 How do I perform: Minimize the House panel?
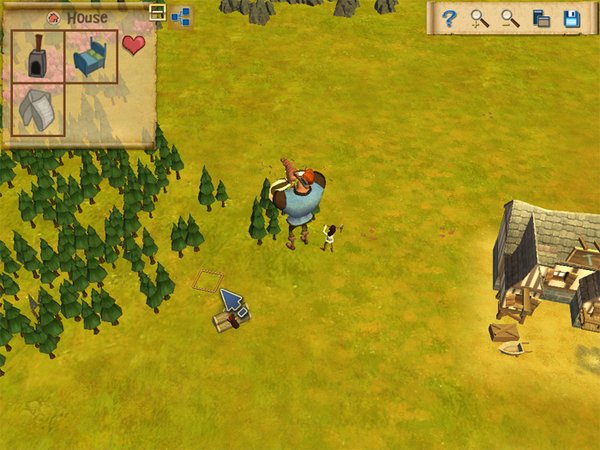pyautogui.click(x=157, y=12)
